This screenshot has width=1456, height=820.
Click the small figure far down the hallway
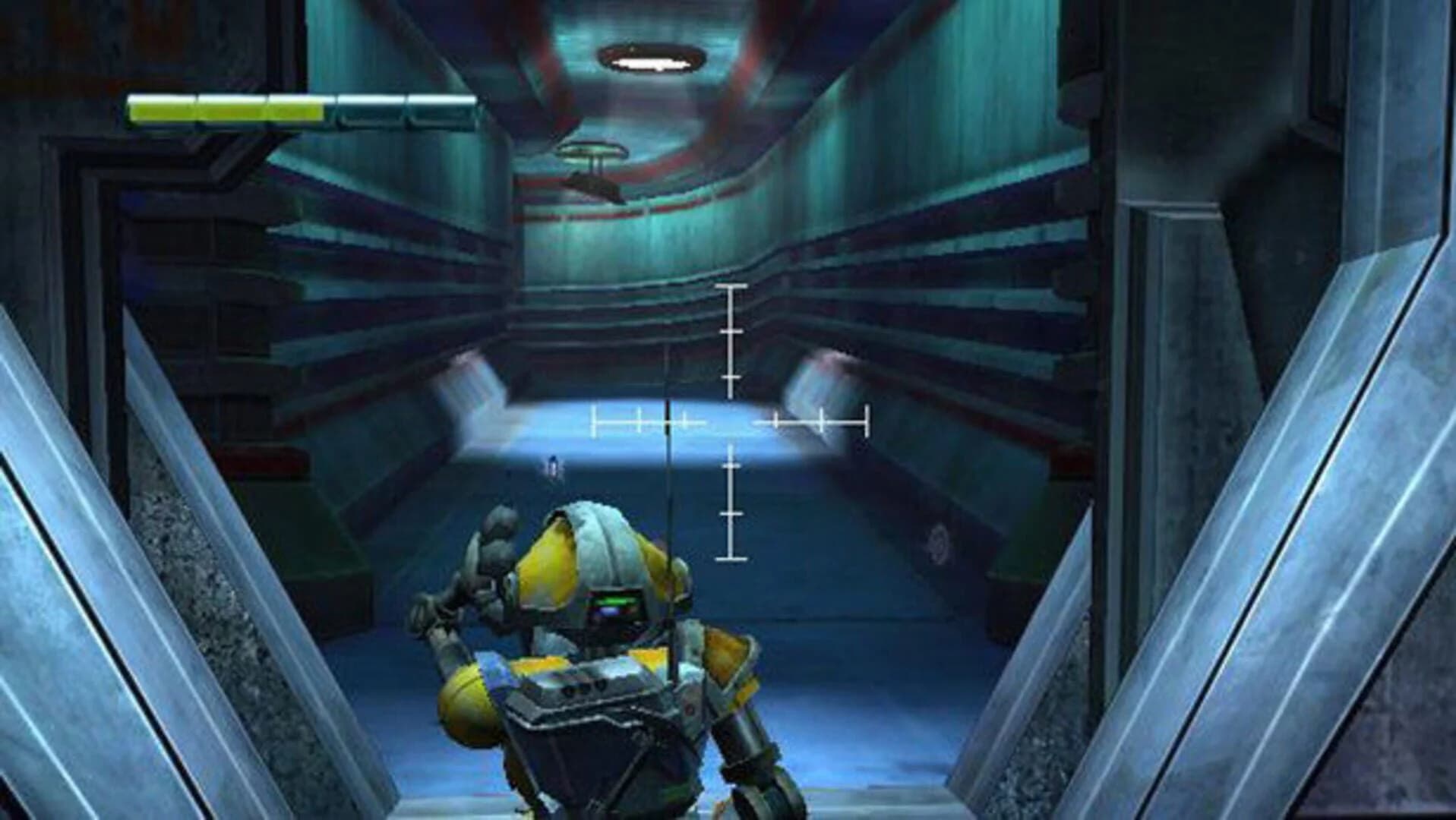[552, 467]
